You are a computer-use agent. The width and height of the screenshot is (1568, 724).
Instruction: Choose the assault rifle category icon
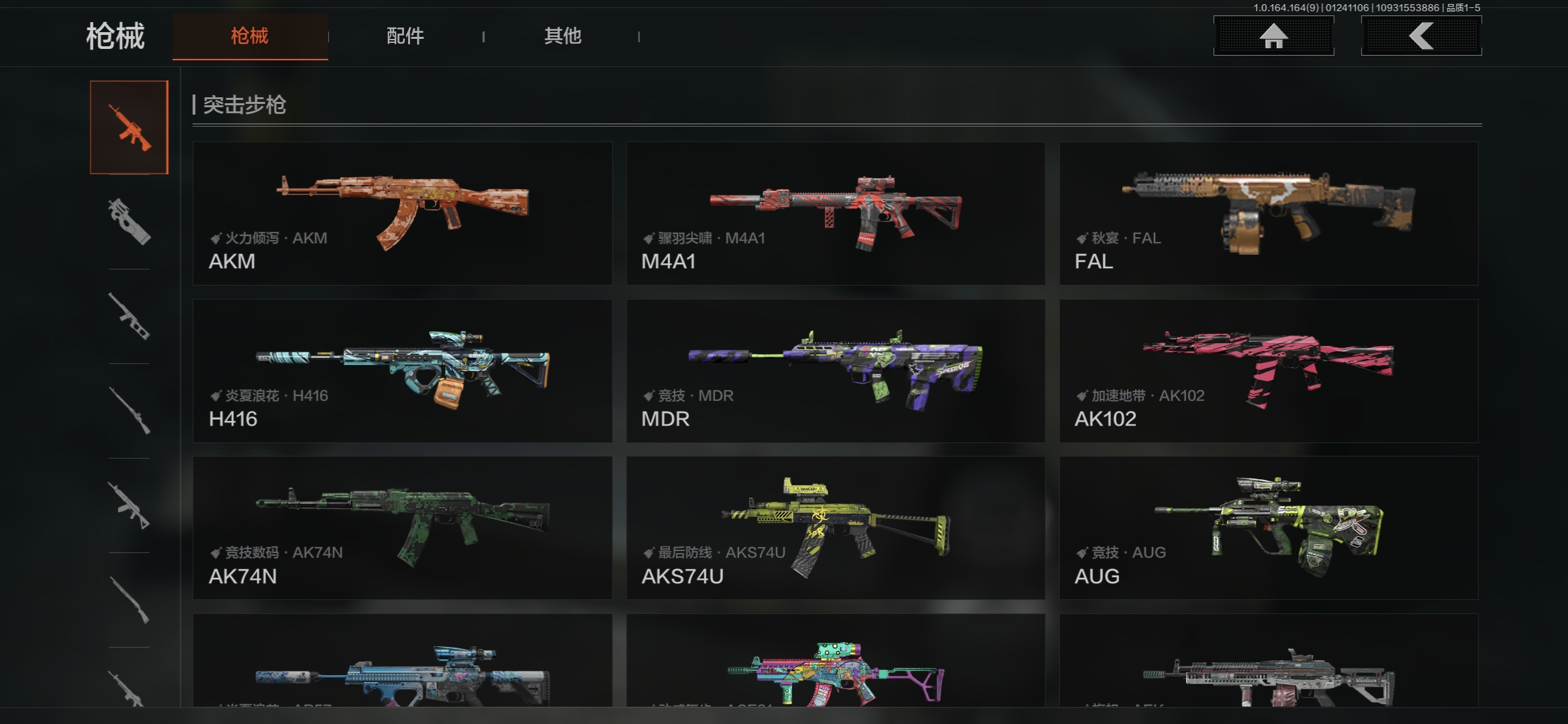[129, 127]
